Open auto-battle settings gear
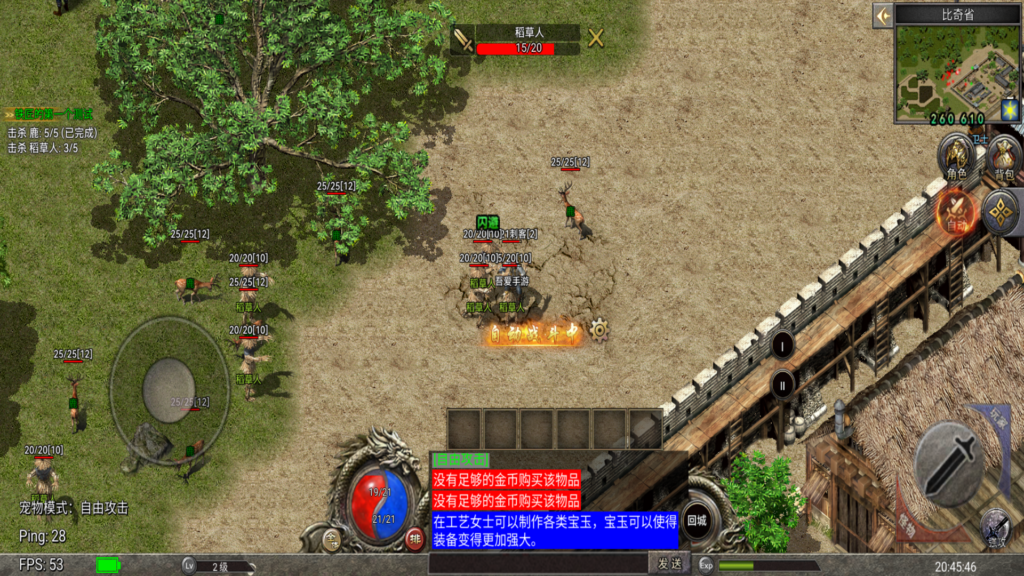 click(x=599, y=328)
